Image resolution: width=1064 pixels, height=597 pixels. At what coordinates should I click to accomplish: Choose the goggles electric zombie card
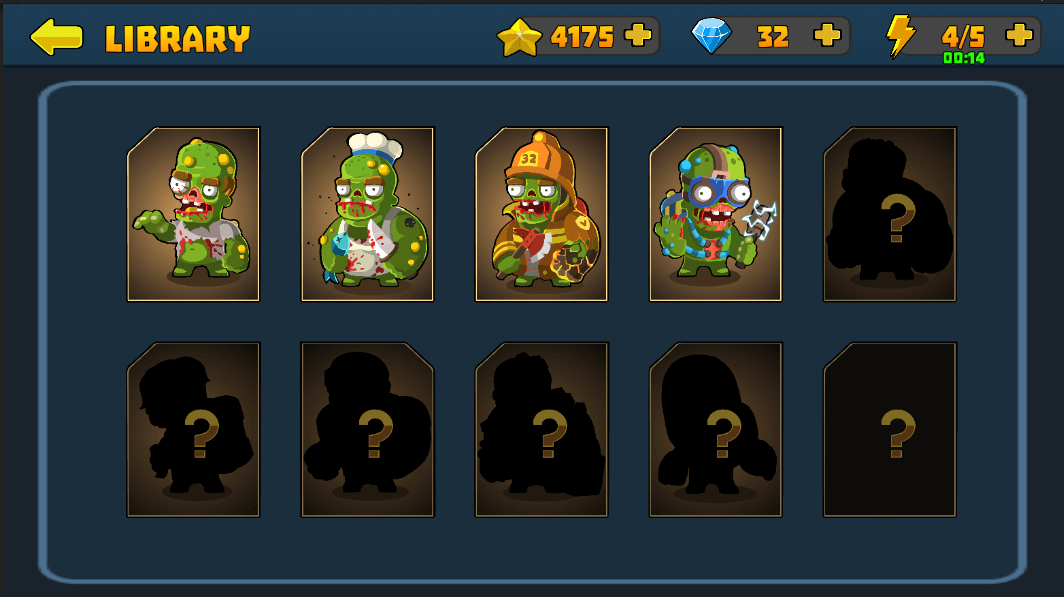tap(715, 214)
